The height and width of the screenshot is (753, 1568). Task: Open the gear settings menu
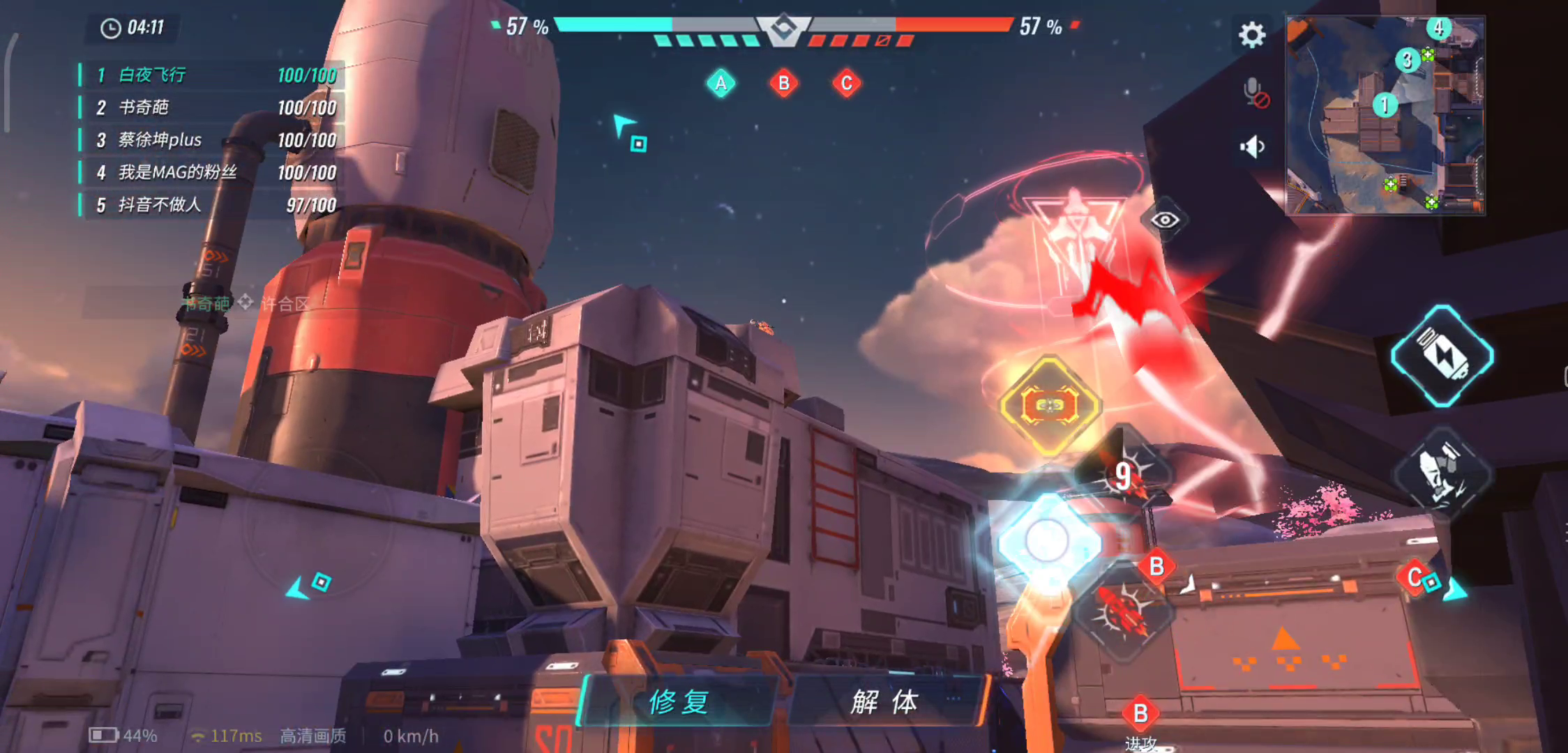pos(1252,34)
